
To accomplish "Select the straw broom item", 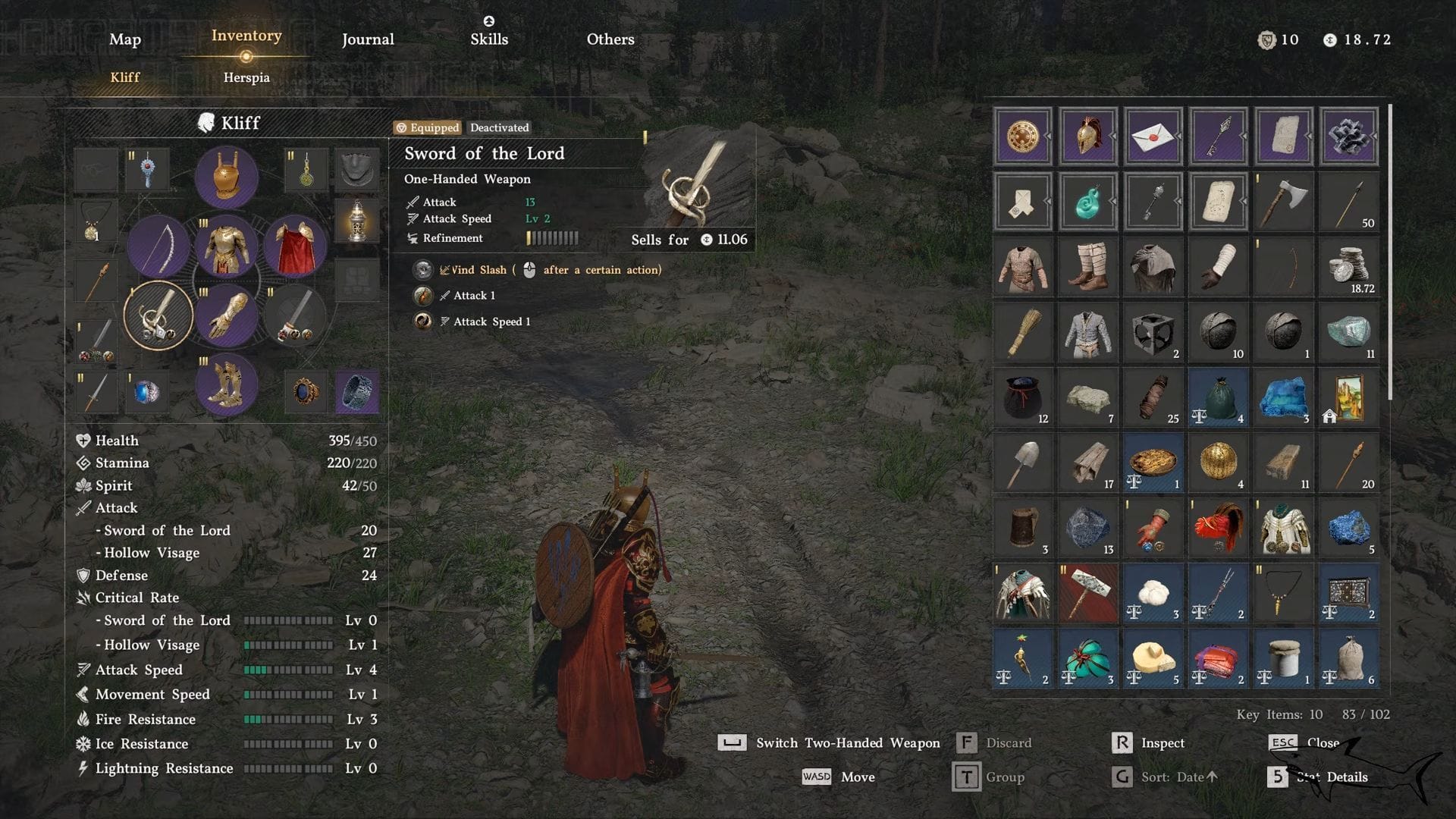I will tap(1022, 332).
